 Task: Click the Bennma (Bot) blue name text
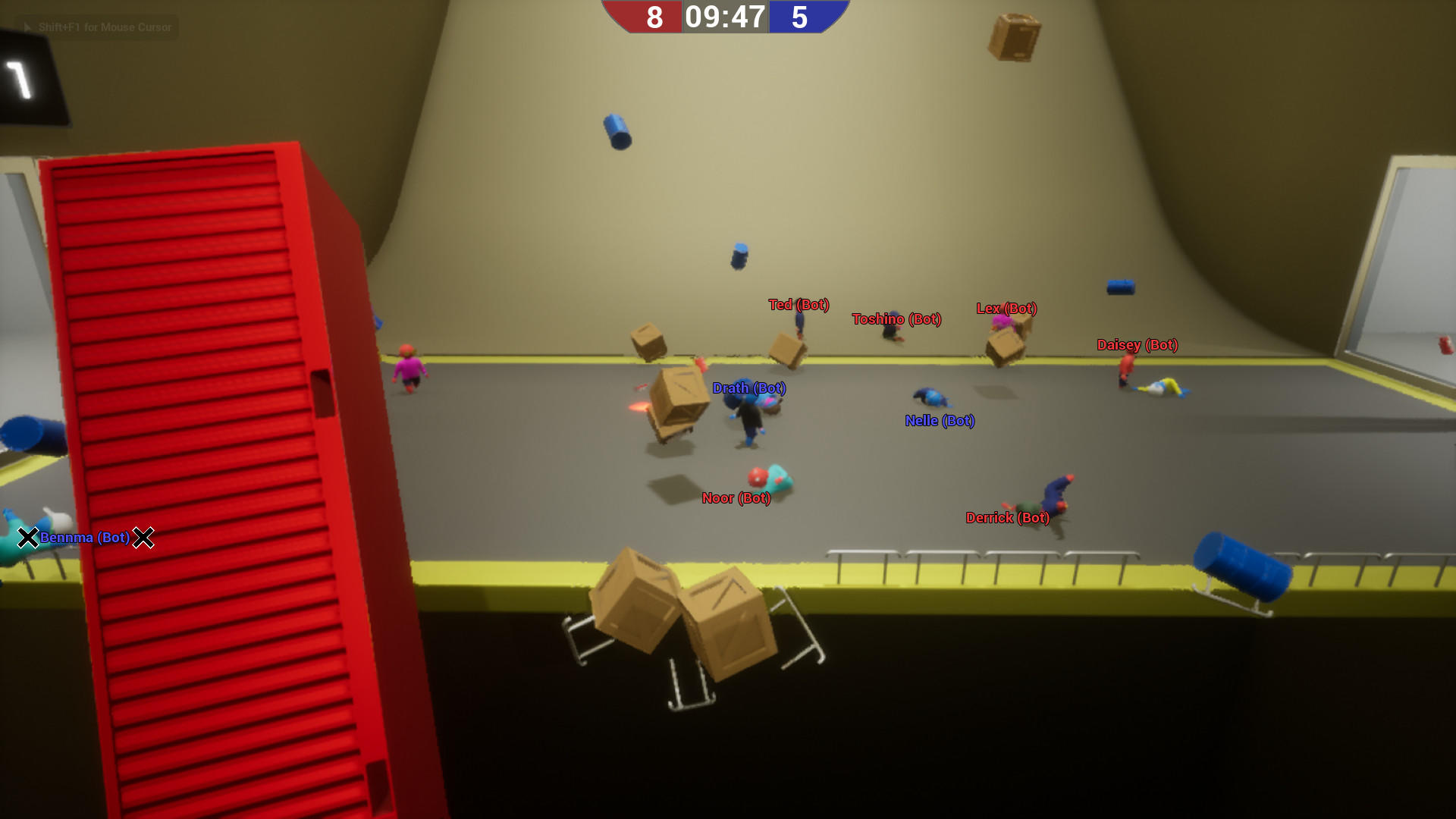click(x=85, y=538)
